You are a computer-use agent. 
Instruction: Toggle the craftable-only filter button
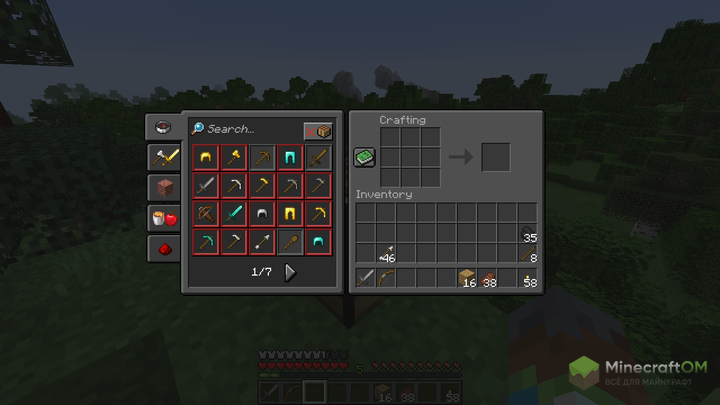(318, 131)
